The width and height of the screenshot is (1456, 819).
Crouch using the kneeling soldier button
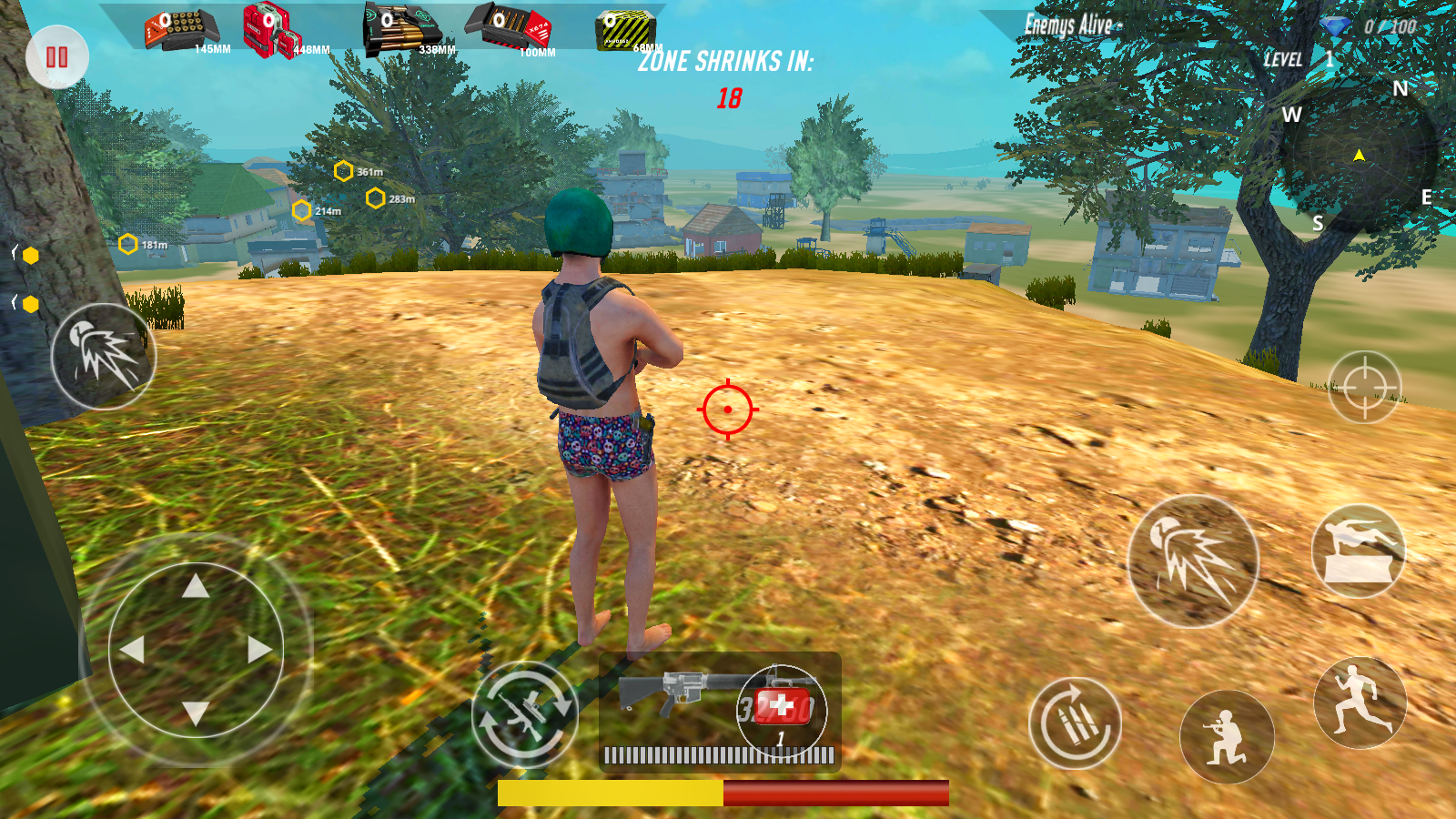(x=1227, y=738)
